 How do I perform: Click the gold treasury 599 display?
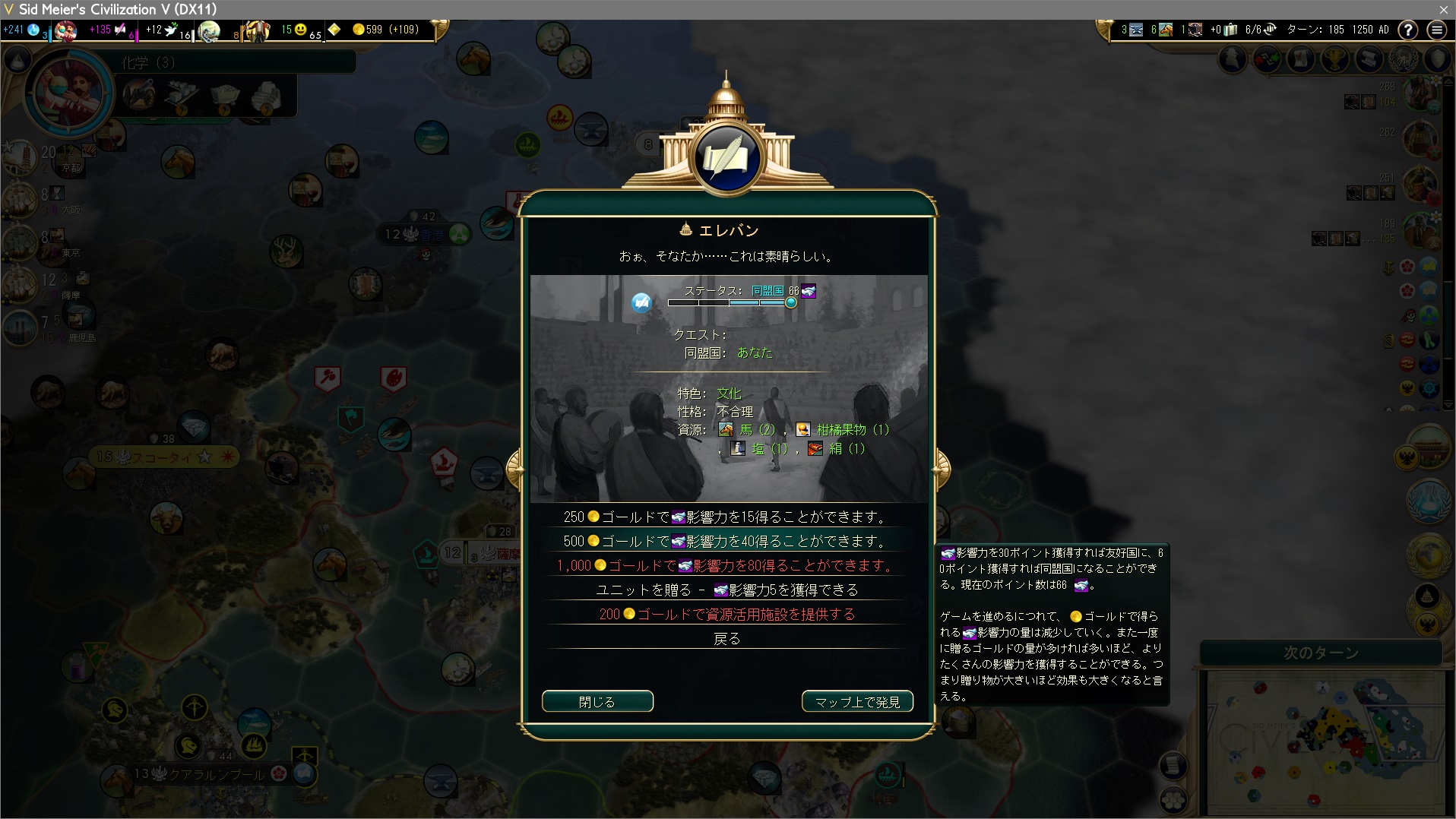point(386,30)
